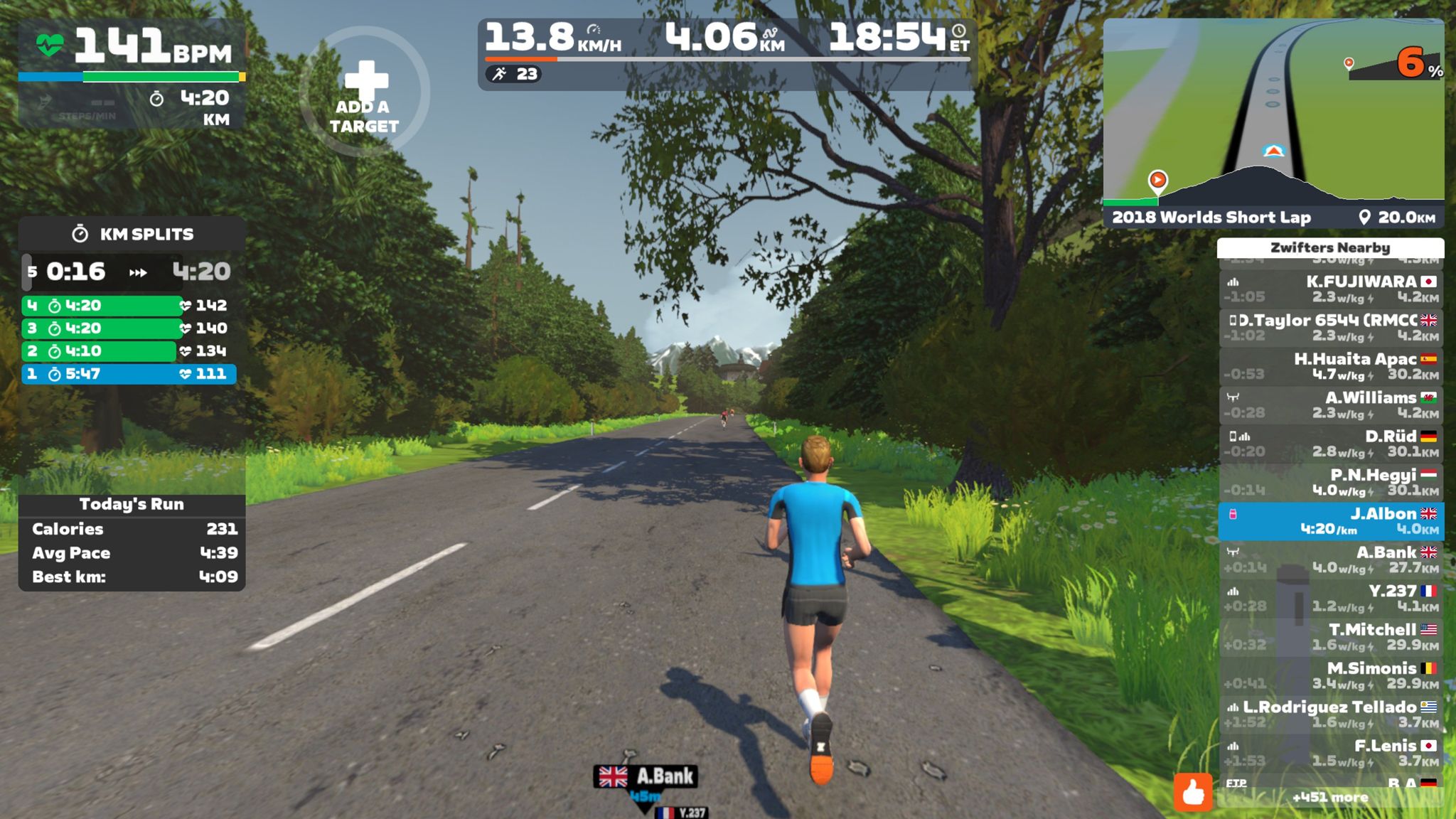View A.Bank in the nearby list
Screen dimensions: 1456x819
coord(1330,560)
